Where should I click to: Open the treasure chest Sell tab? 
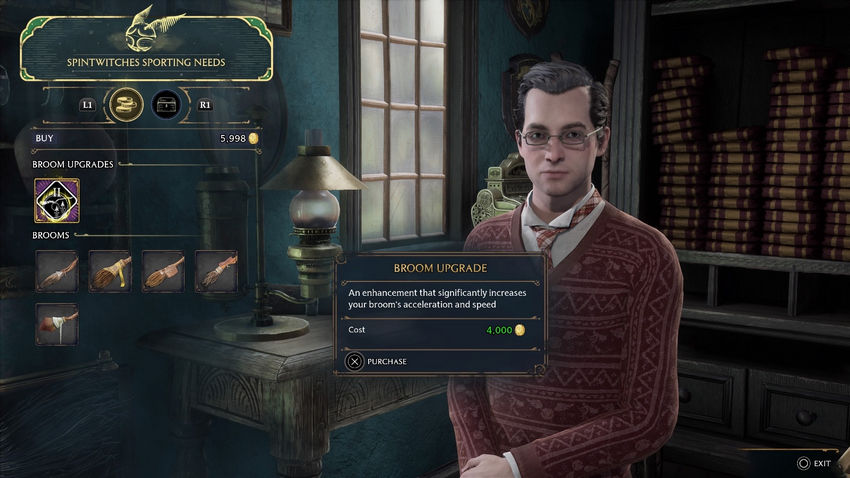pos(166,103)
